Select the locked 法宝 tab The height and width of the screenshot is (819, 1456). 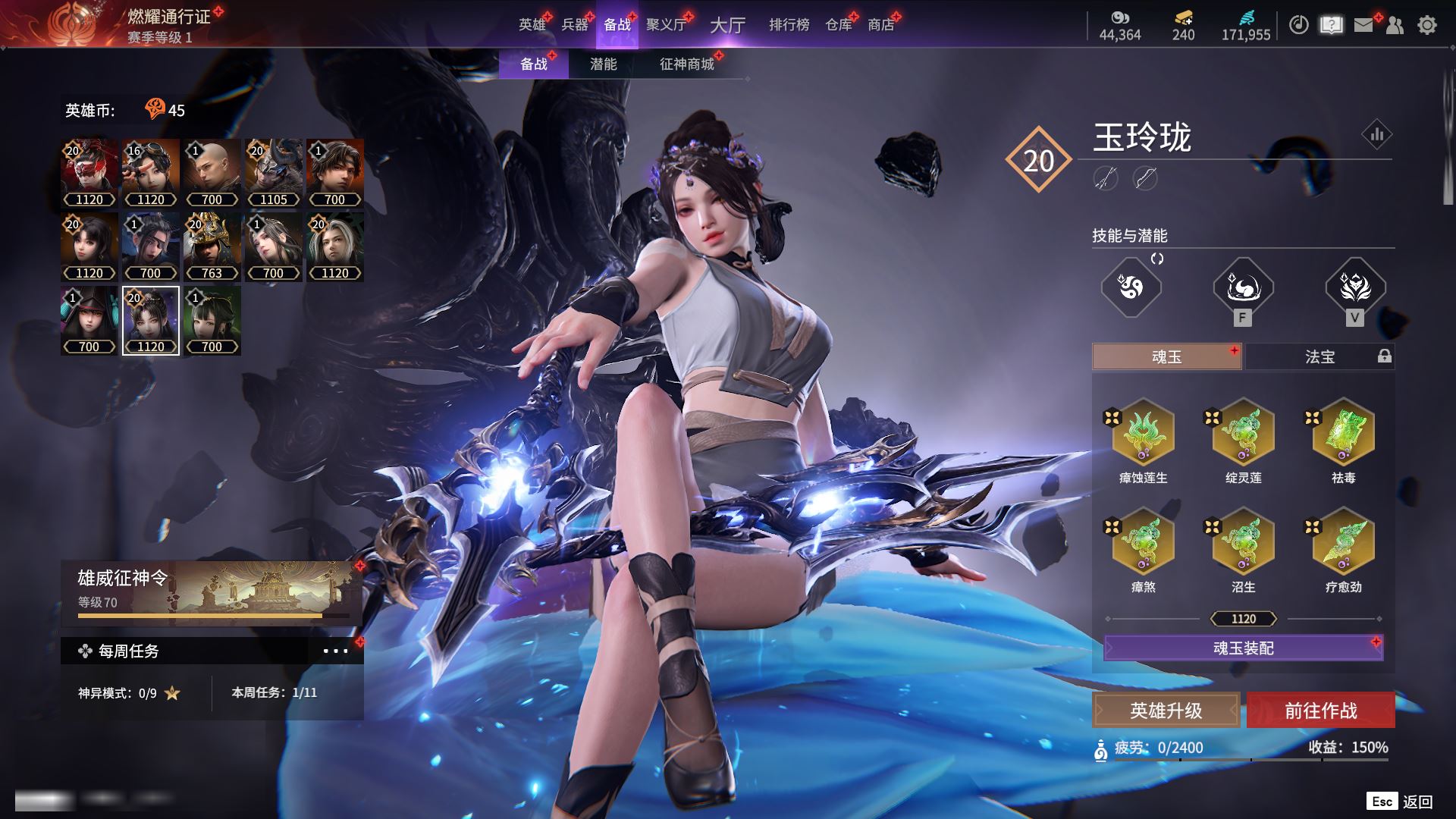[x=1319, y=356]
